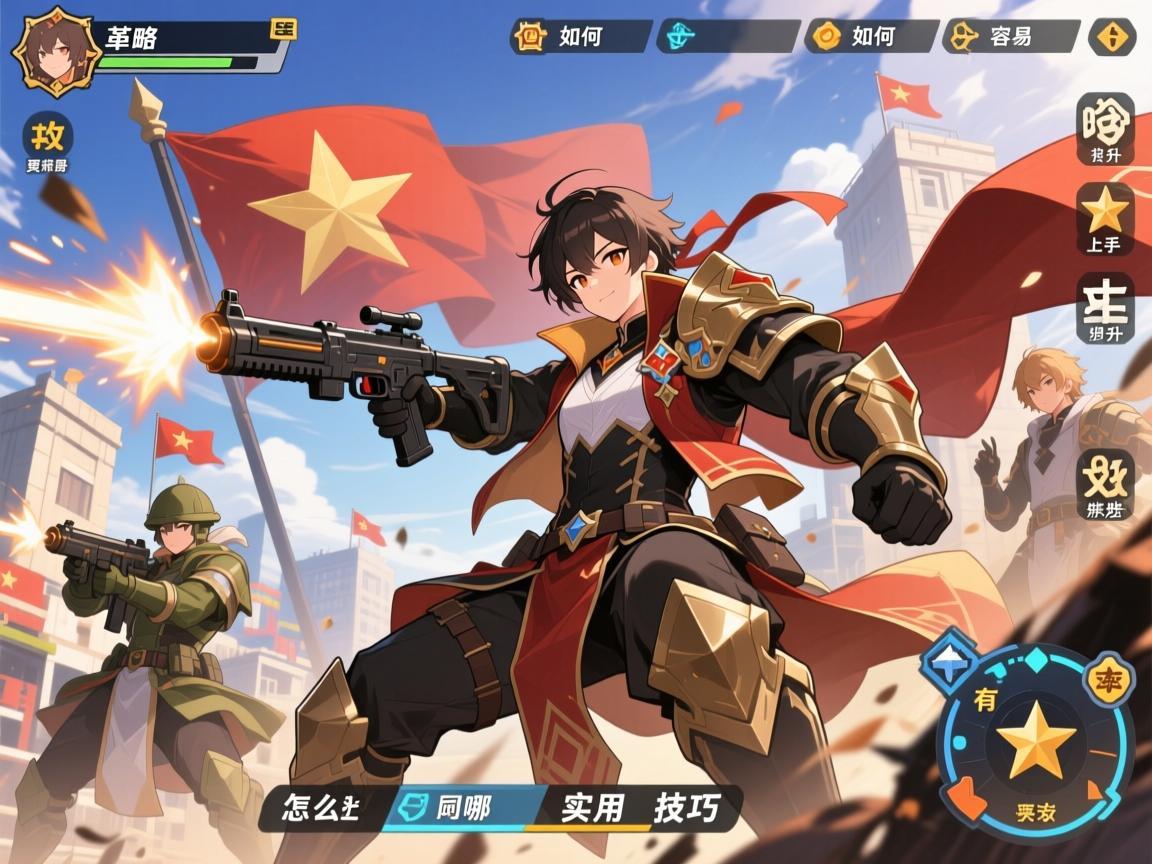The width and height of the screenshot is (1152, 864).
Task: Switch to the 怎么上 bottom tab
Action: 322,808
